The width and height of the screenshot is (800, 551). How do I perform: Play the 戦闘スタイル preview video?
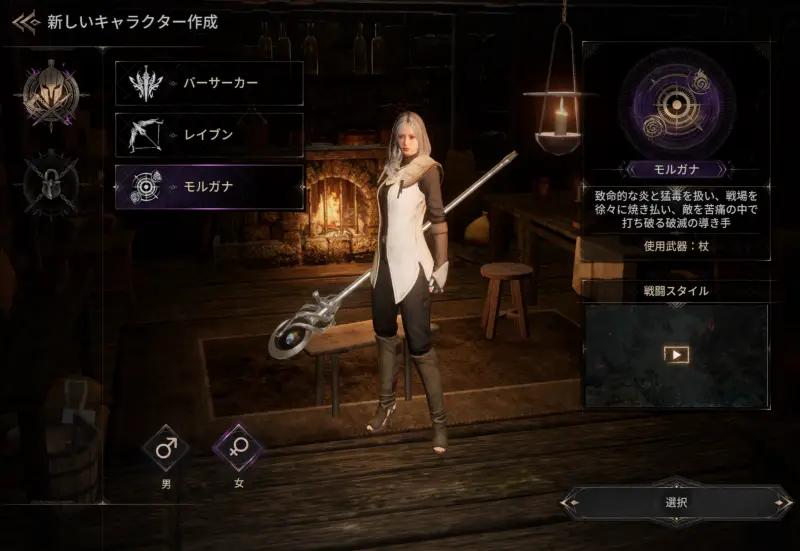[x=677, y=354]
